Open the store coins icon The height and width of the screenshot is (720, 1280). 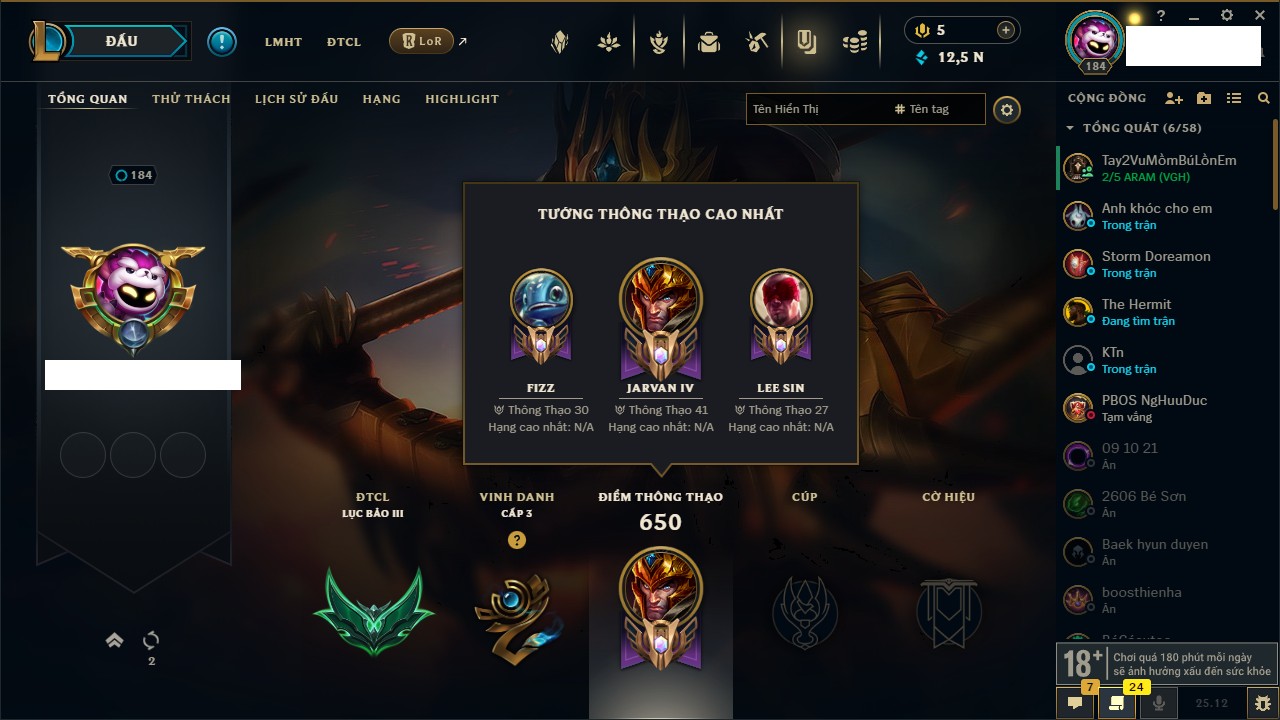[854, 42]
